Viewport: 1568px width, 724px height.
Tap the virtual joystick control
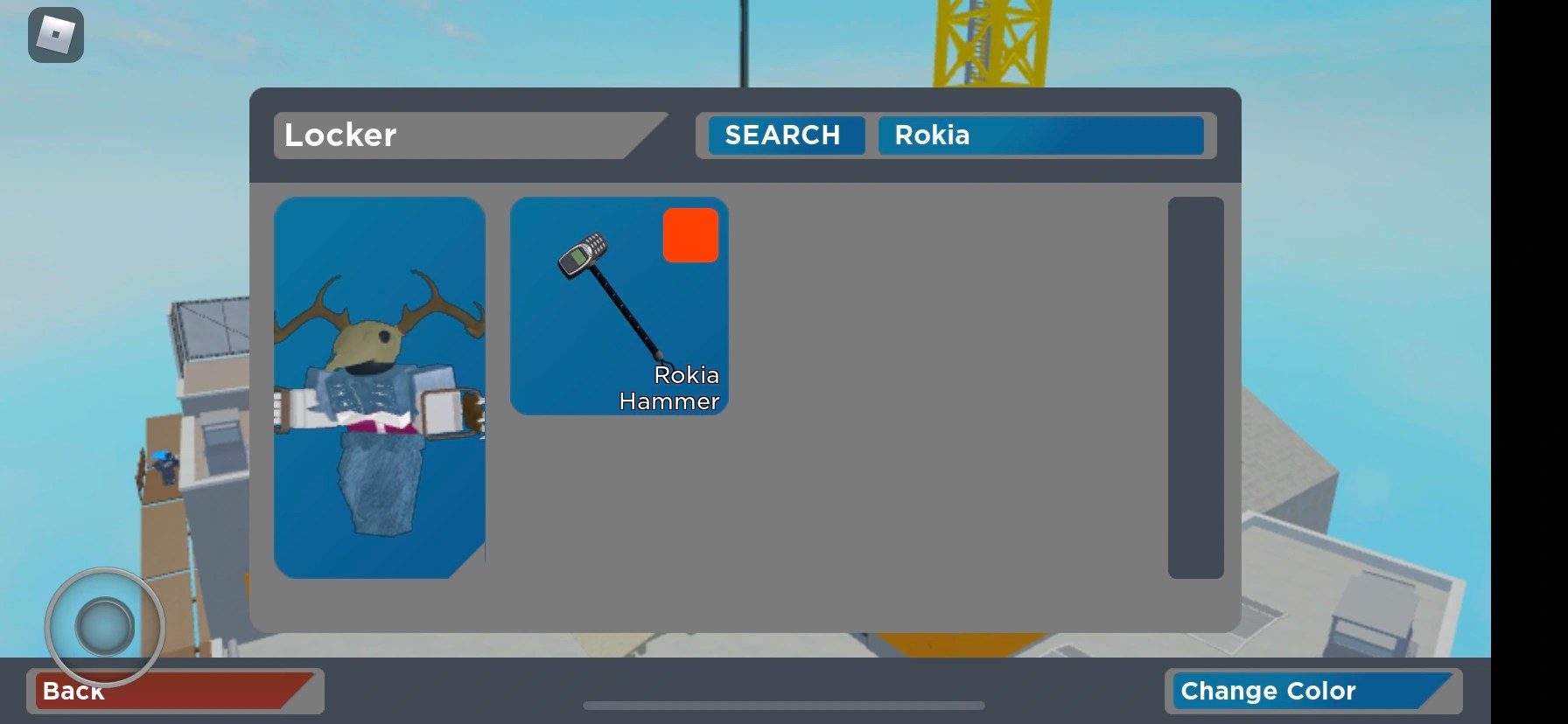[102, 624]
